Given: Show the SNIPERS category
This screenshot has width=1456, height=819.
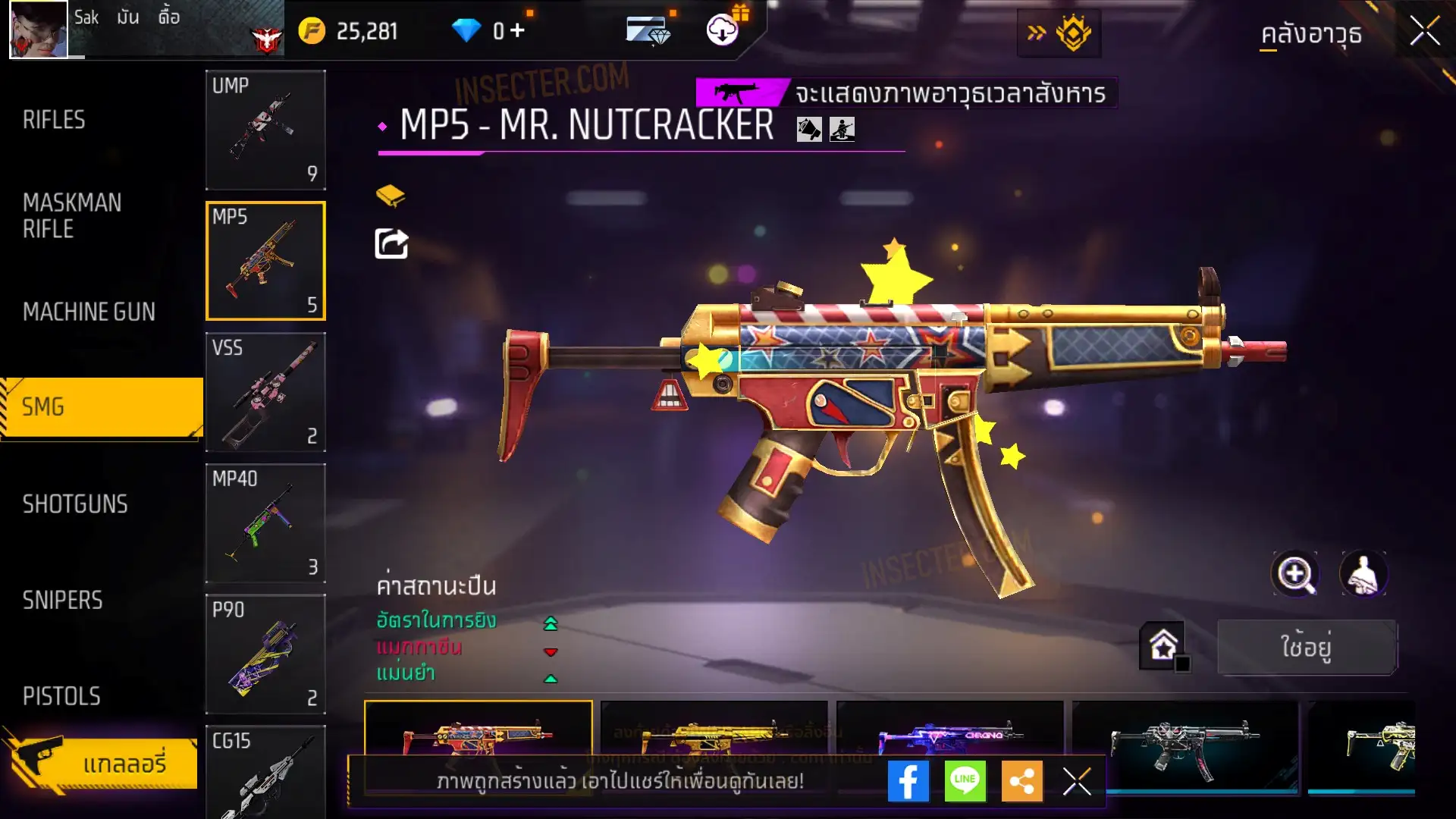Looking at the screenshot, I should point(62,601).
